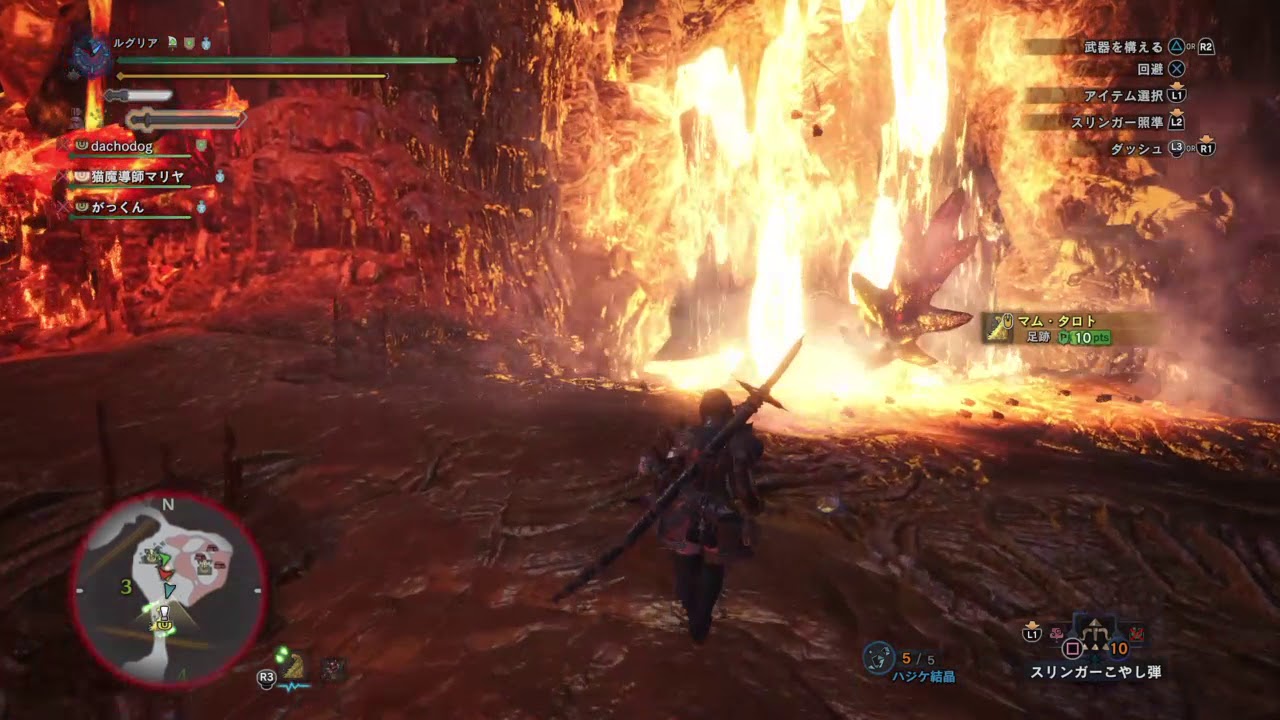
Task: Click the weapon sharpness gauge icon
Action: pyautogui.click(x=138, y=96)
